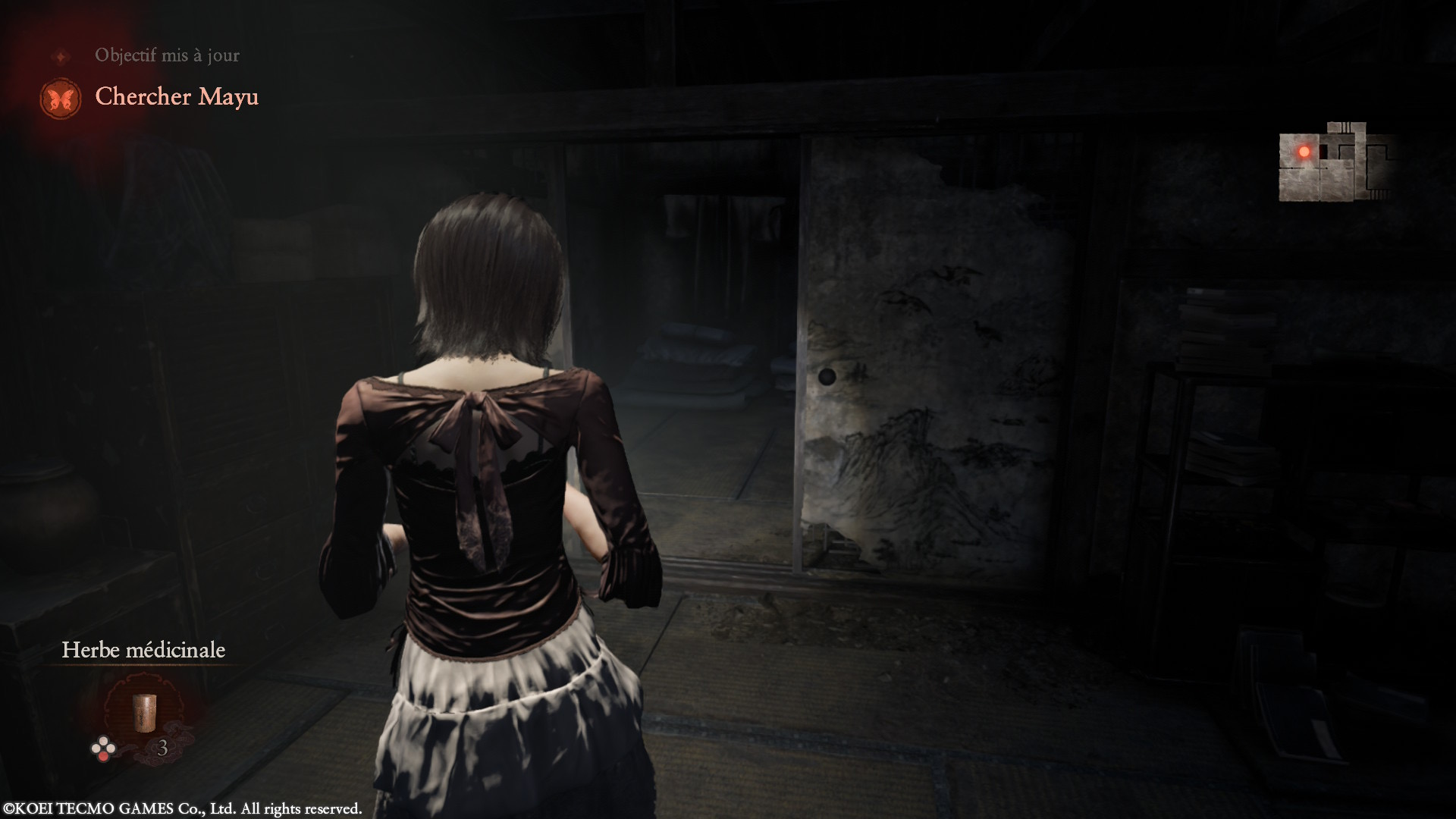The image size is (1456, 819).
Task: Select the red butterfly objective icon
Action: click(x=61, y=99)
